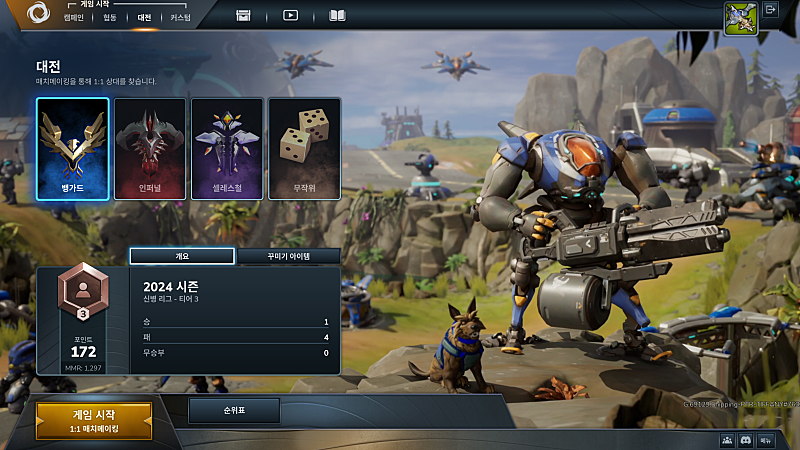Open the 순위표 leaderboard

click(x=234, y=410)
